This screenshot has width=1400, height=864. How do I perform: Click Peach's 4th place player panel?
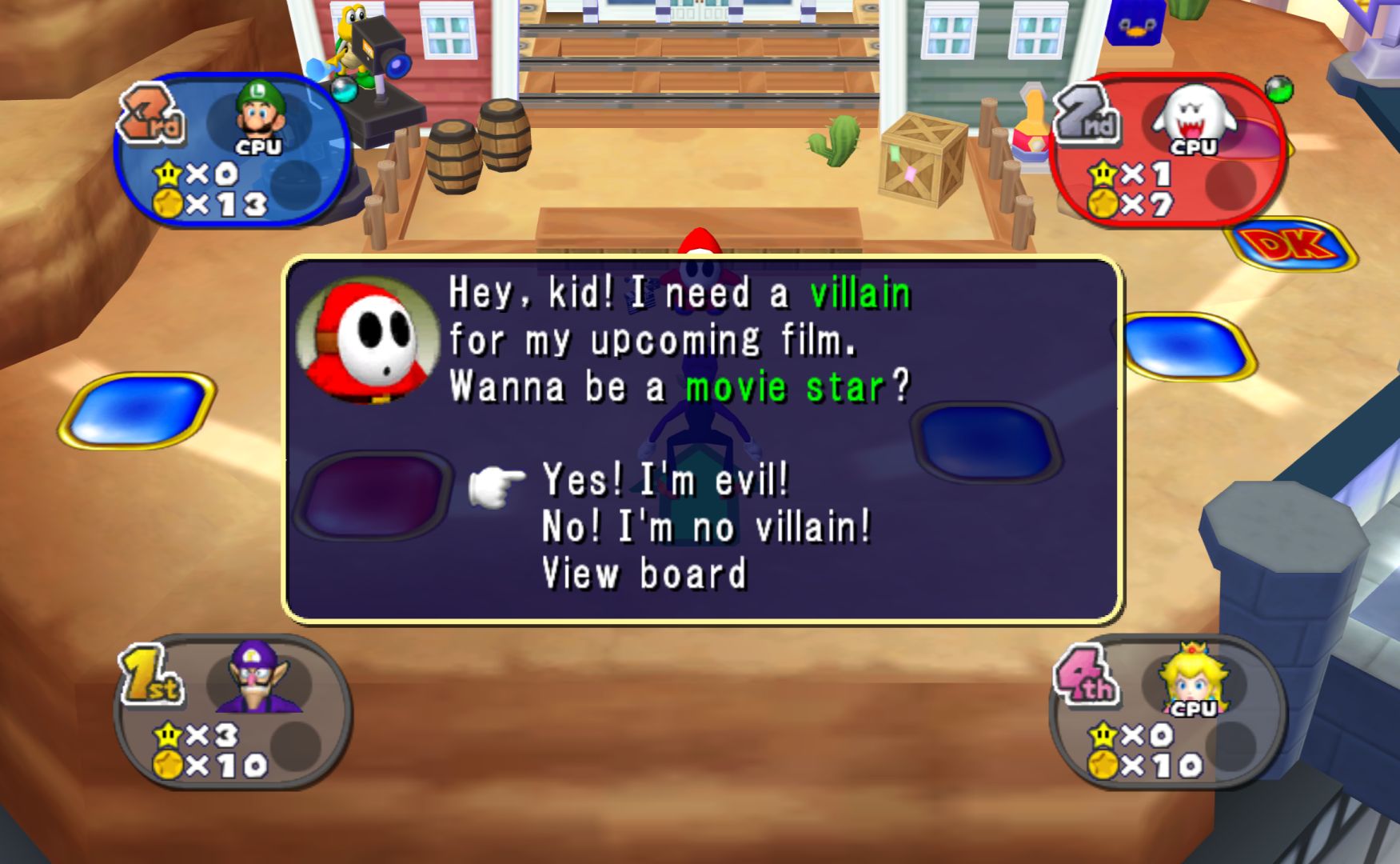coord(1169,712)
